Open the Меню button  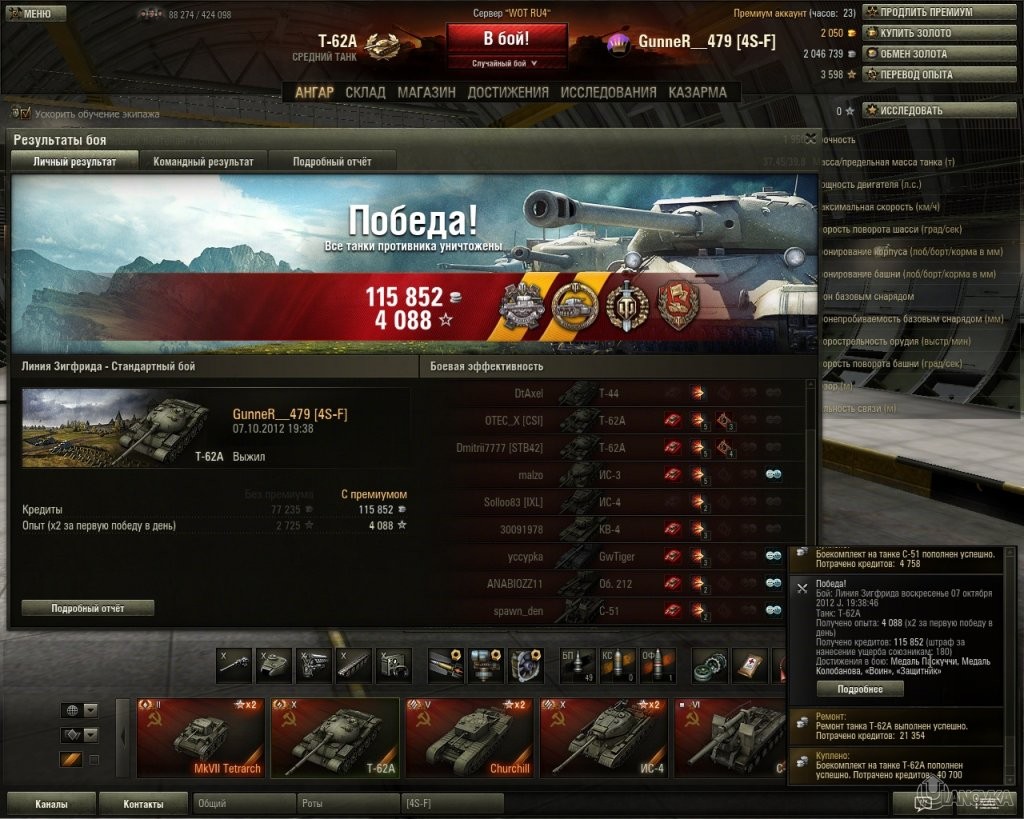[35, 14]
